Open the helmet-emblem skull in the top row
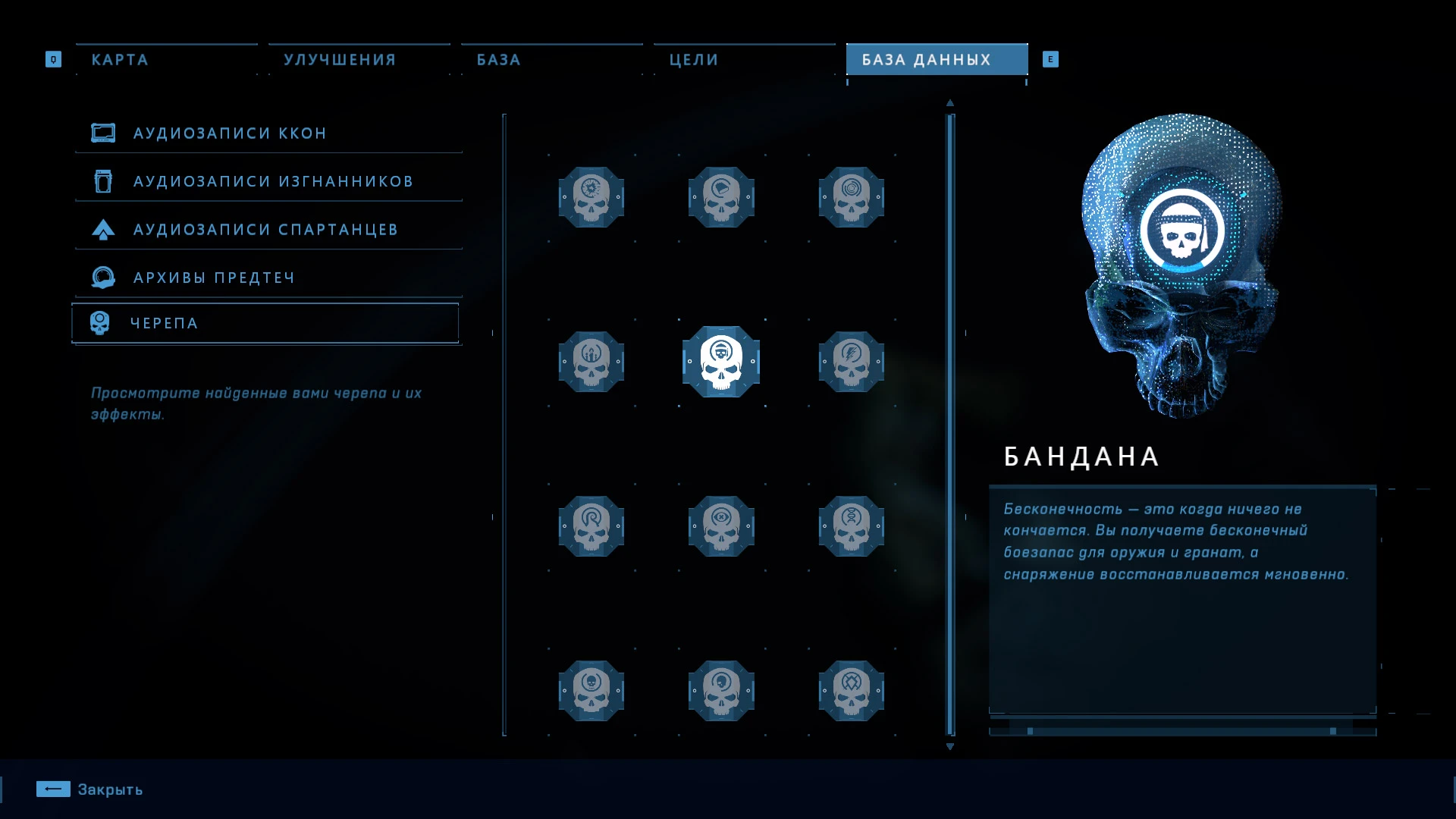 click(720, 197)
